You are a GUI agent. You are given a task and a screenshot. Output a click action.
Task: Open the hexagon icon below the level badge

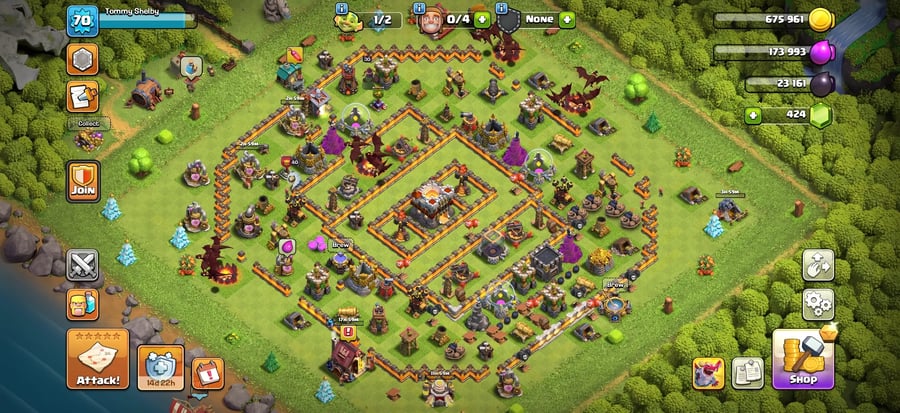[x=82, y=59]
